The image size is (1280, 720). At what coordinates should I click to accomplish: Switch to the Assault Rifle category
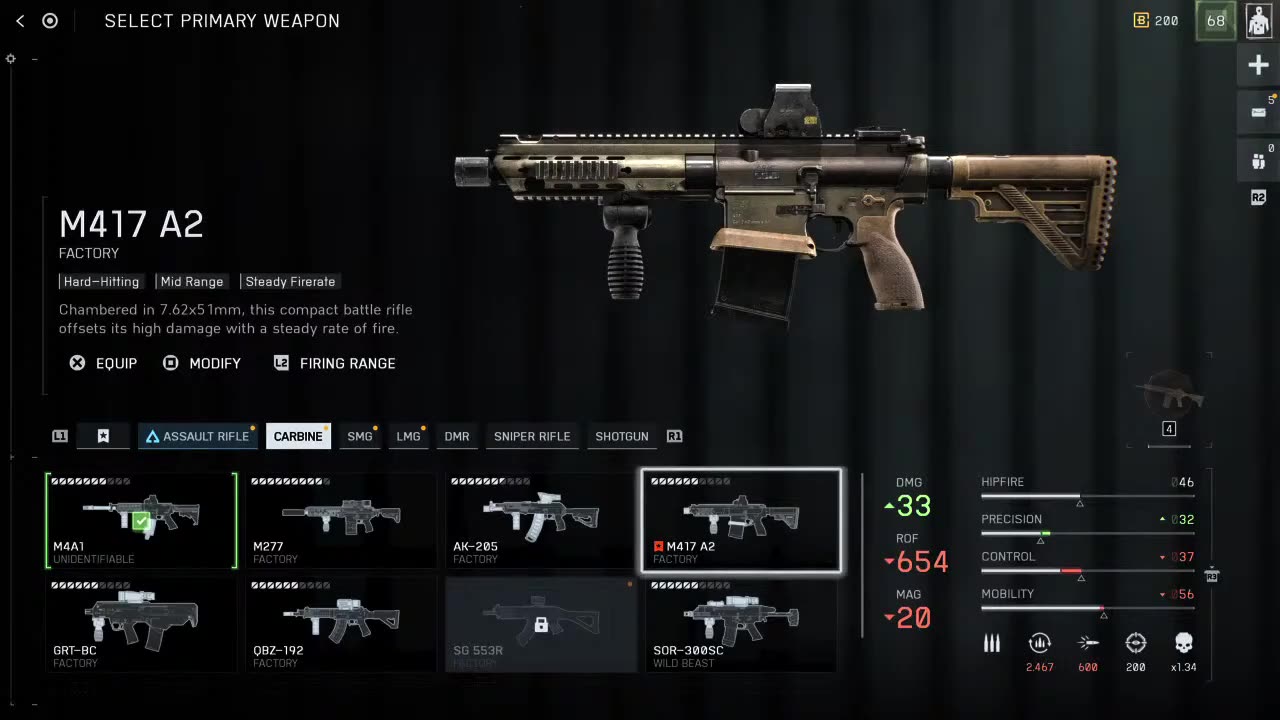point(197,436)
